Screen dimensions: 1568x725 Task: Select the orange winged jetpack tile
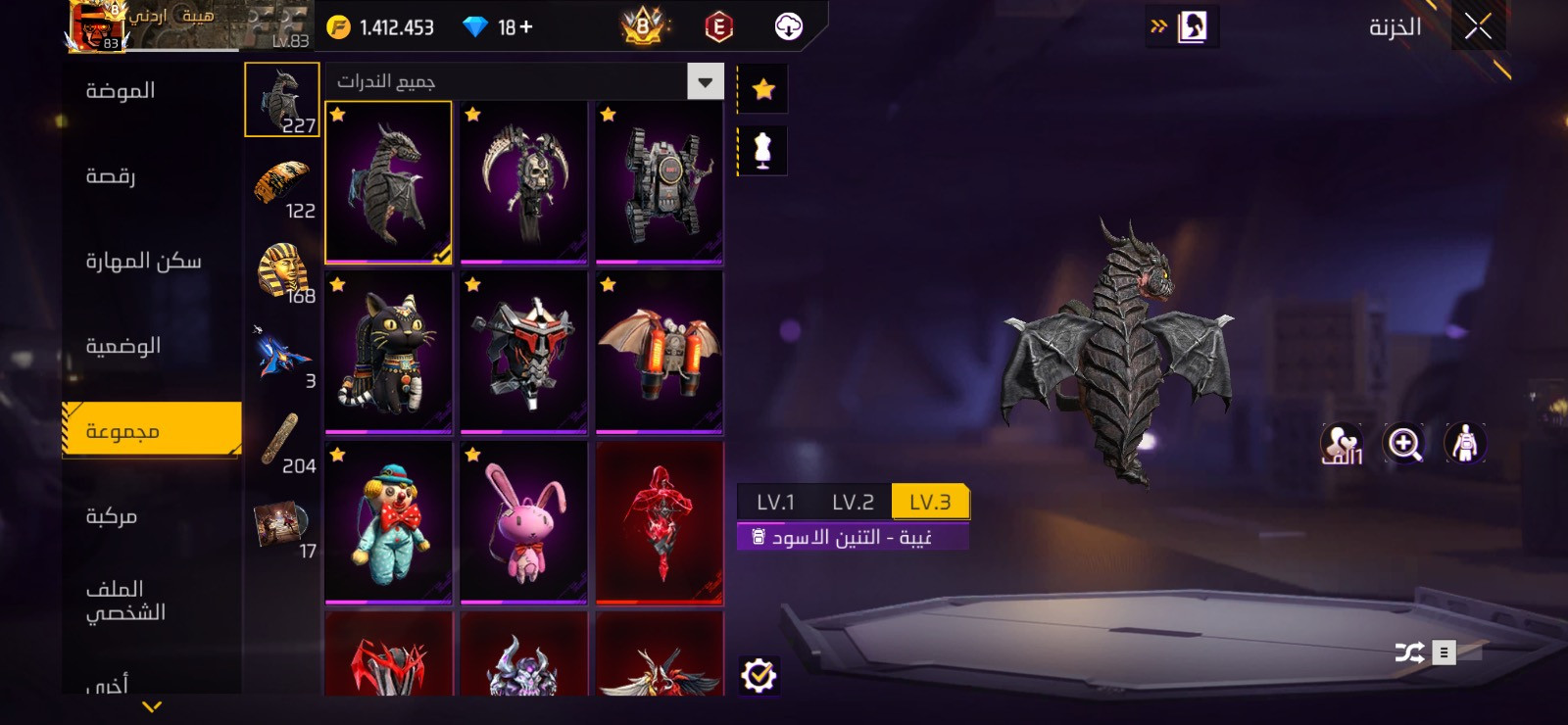(x=659, y=353)
